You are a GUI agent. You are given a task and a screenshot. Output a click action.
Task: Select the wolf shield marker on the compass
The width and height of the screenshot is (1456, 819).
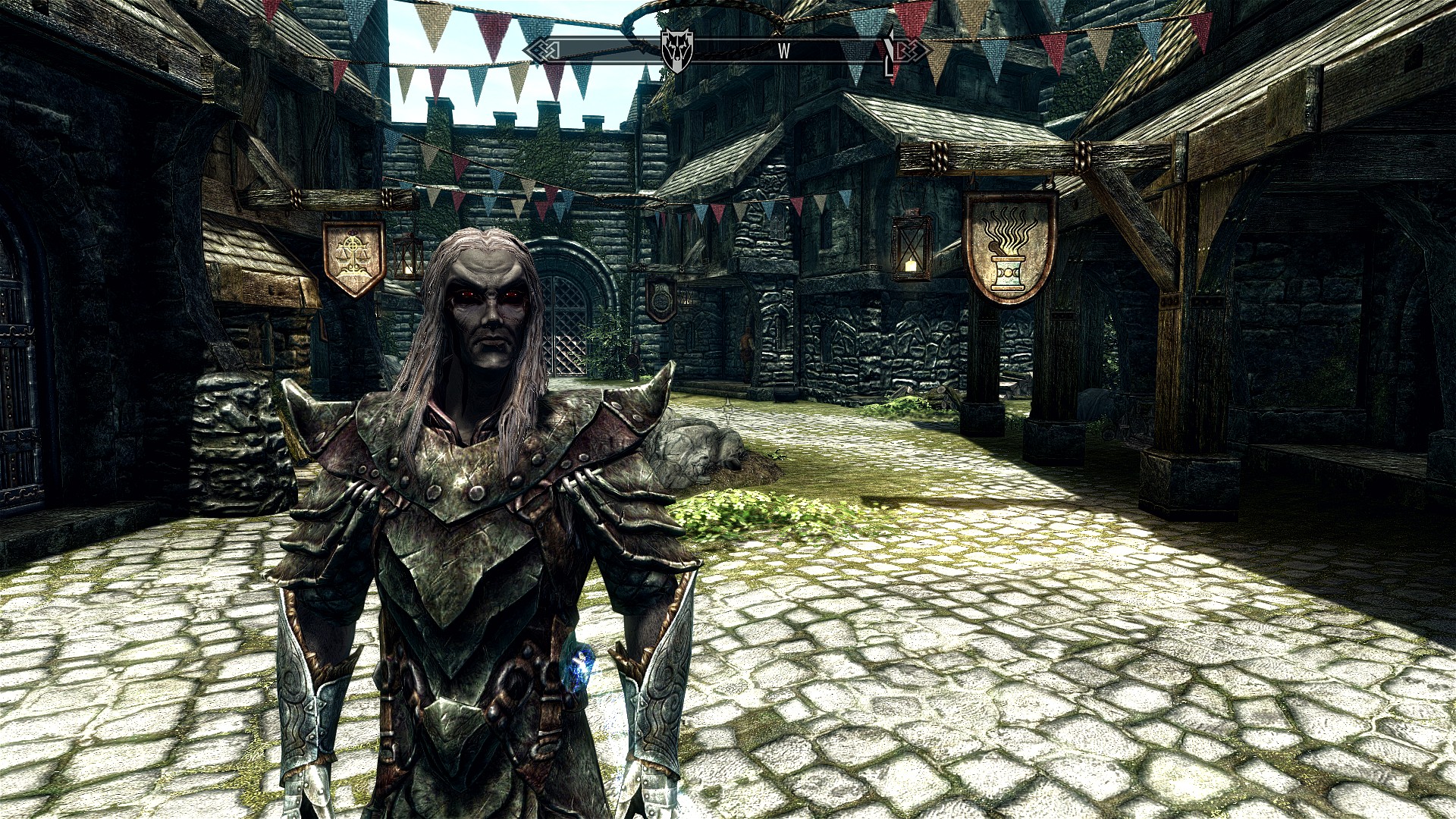676,50
